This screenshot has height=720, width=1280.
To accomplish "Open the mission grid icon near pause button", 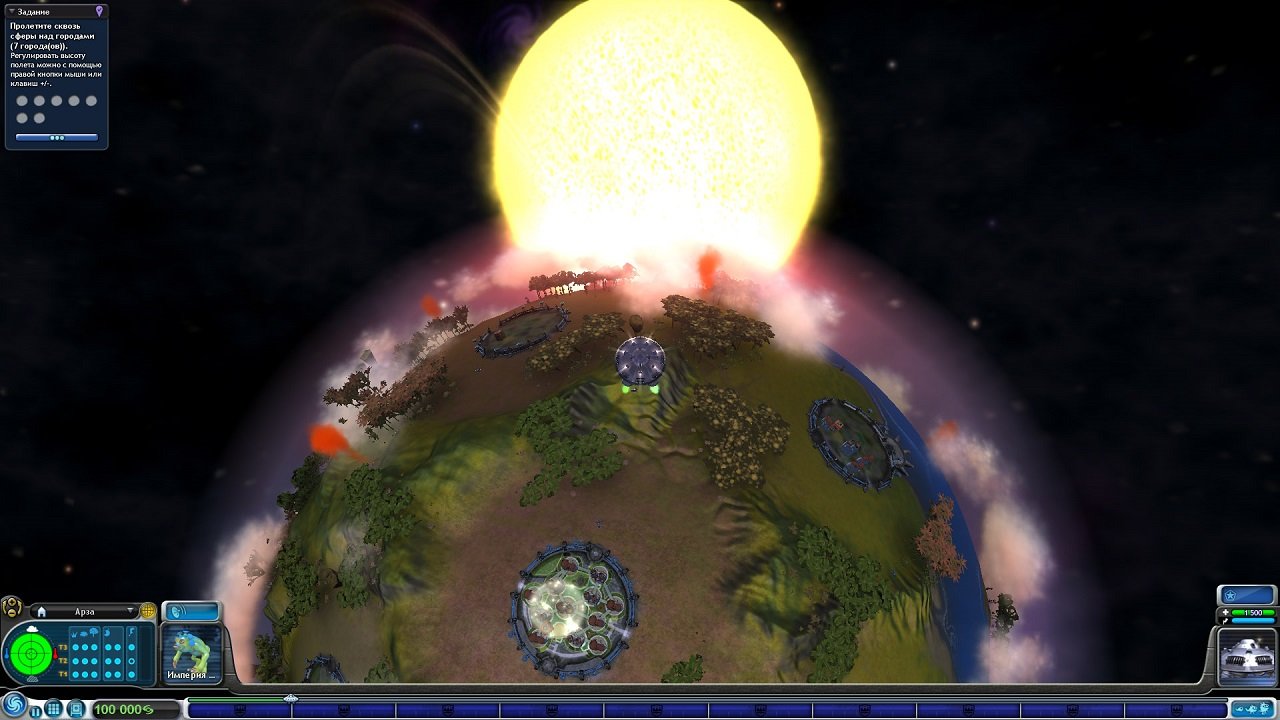I will coord(53,707).
